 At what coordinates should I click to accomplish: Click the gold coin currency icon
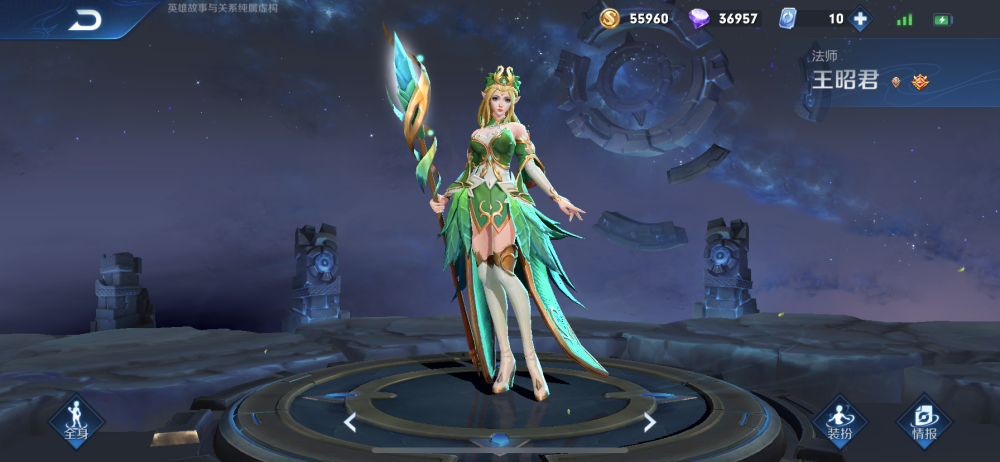[610, 18]
